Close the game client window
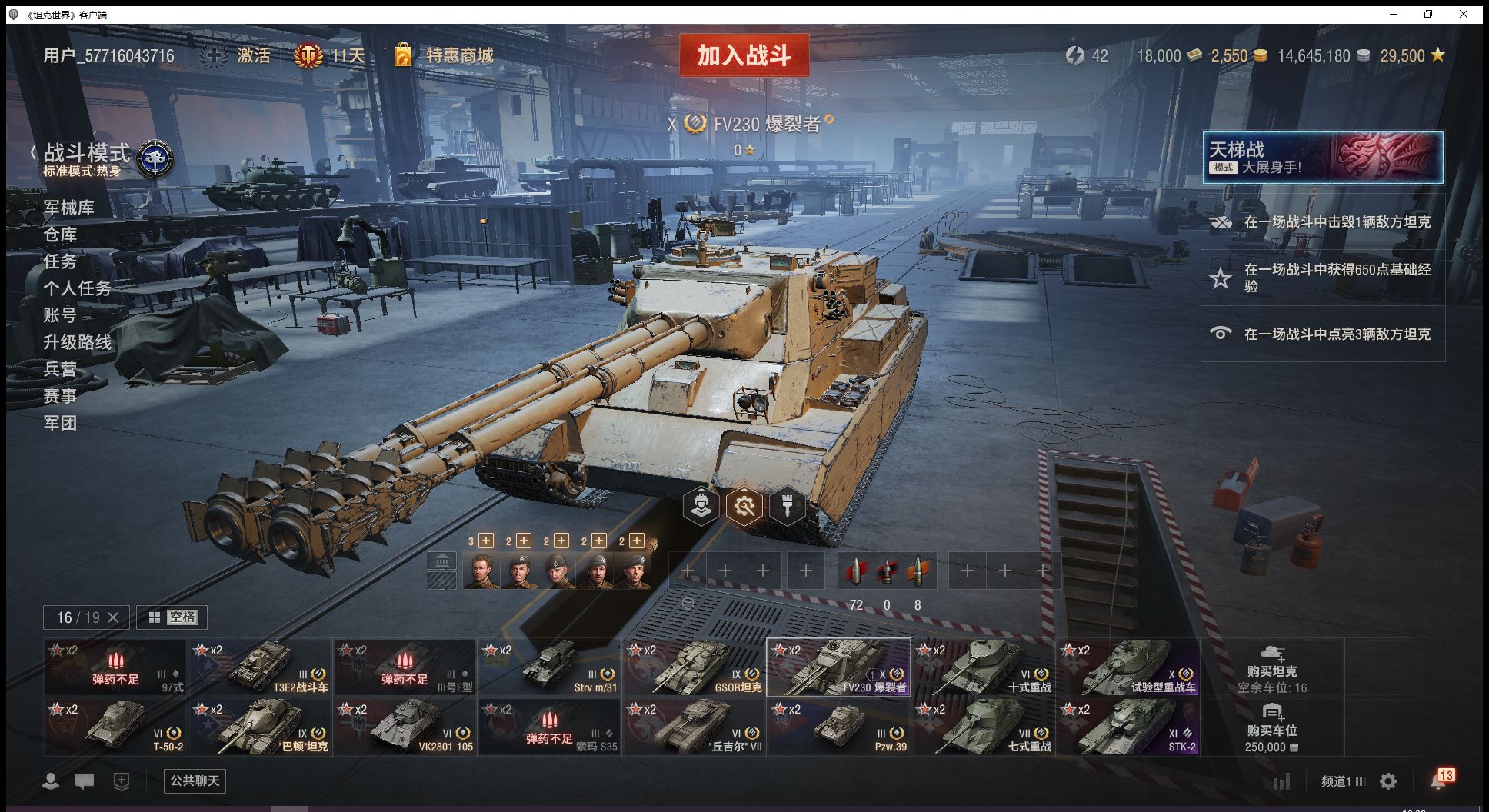 click(1464, 14)
